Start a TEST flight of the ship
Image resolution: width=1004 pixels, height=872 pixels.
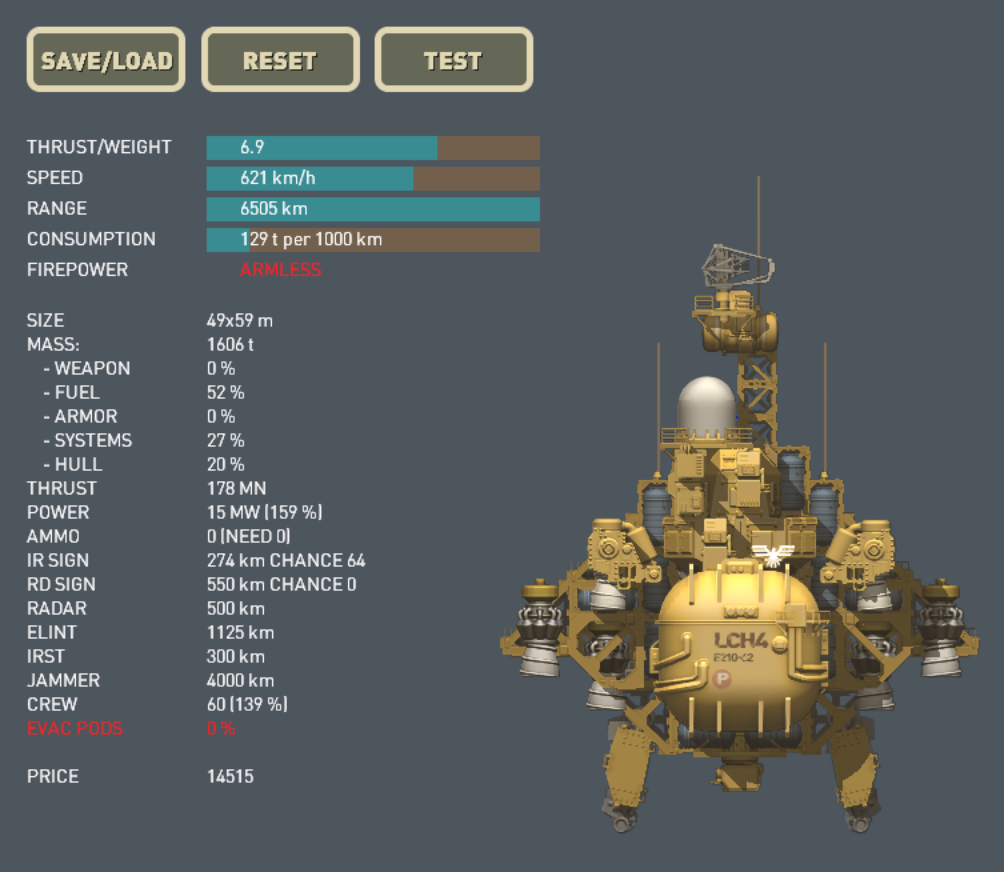453,60
